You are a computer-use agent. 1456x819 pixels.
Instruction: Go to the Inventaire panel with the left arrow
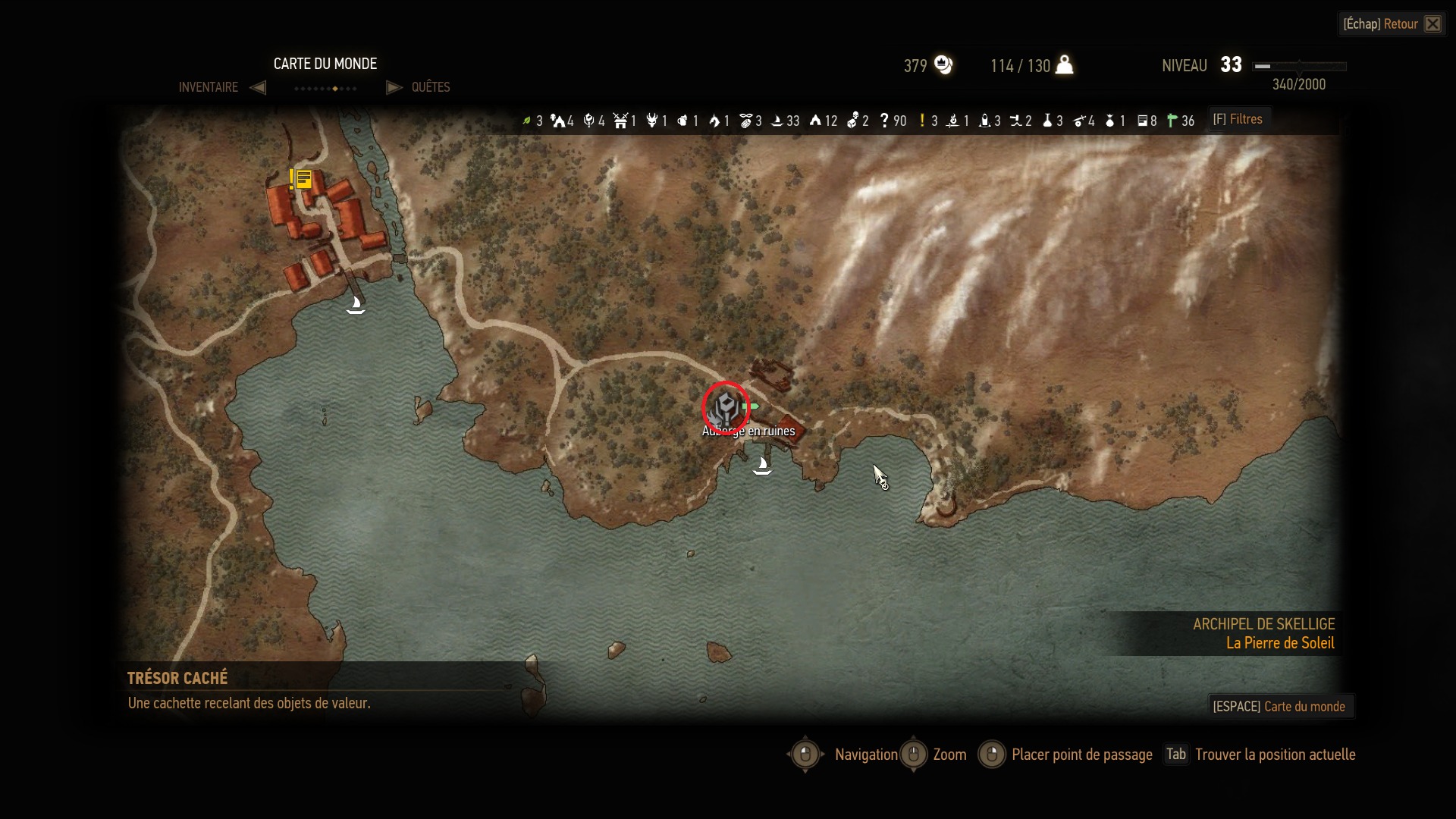pos(258,87)
